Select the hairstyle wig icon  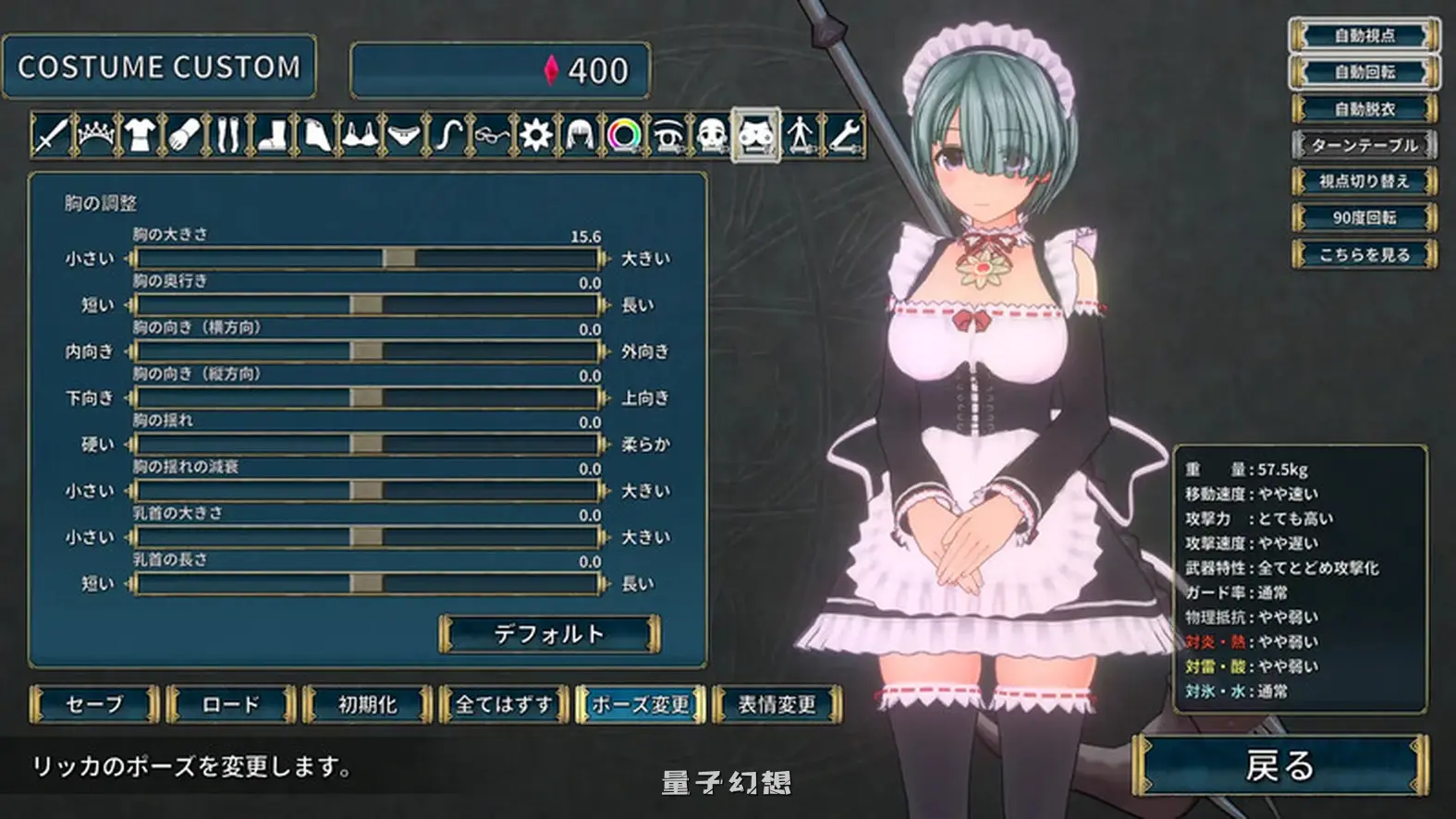581,139
